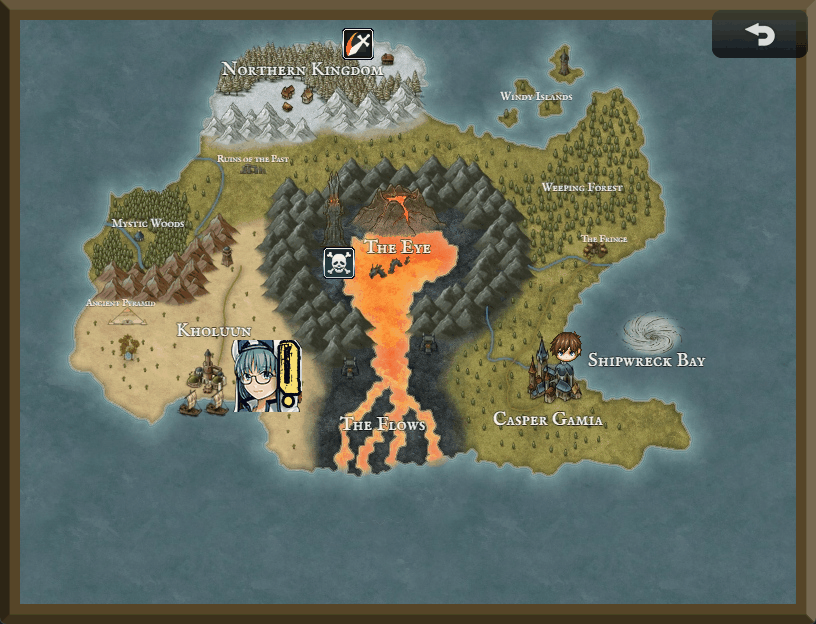Choose the Mystic Woods label

(x=148, y=224)
